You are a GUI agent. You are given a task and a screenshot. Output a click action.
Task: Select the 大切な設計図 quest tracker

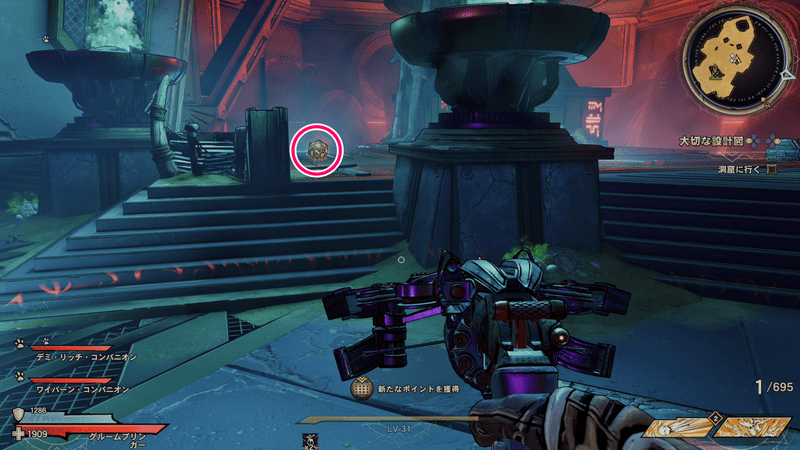tap(713, 141)
